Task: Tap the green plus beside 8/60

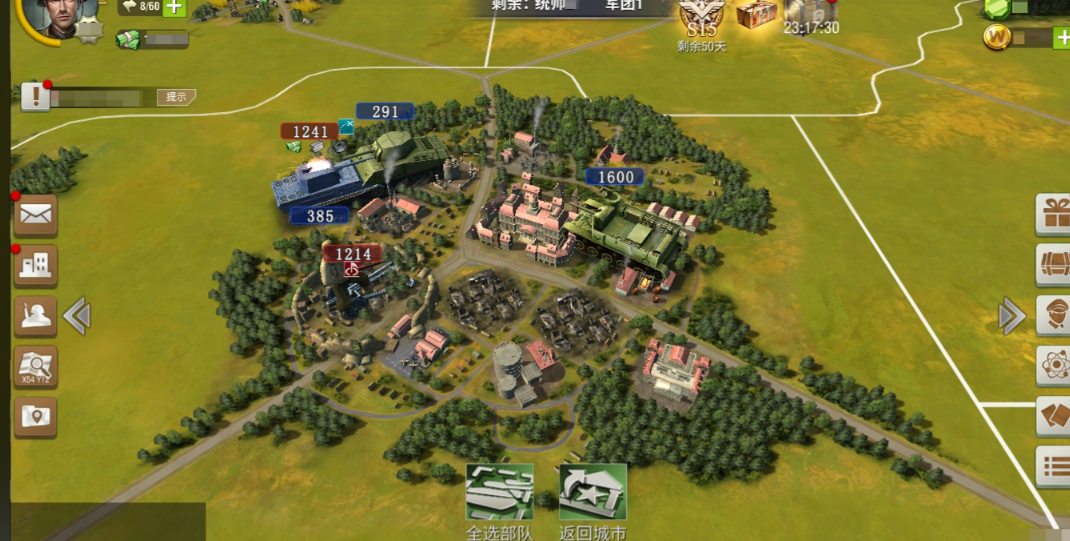Action: click(174, 7)
